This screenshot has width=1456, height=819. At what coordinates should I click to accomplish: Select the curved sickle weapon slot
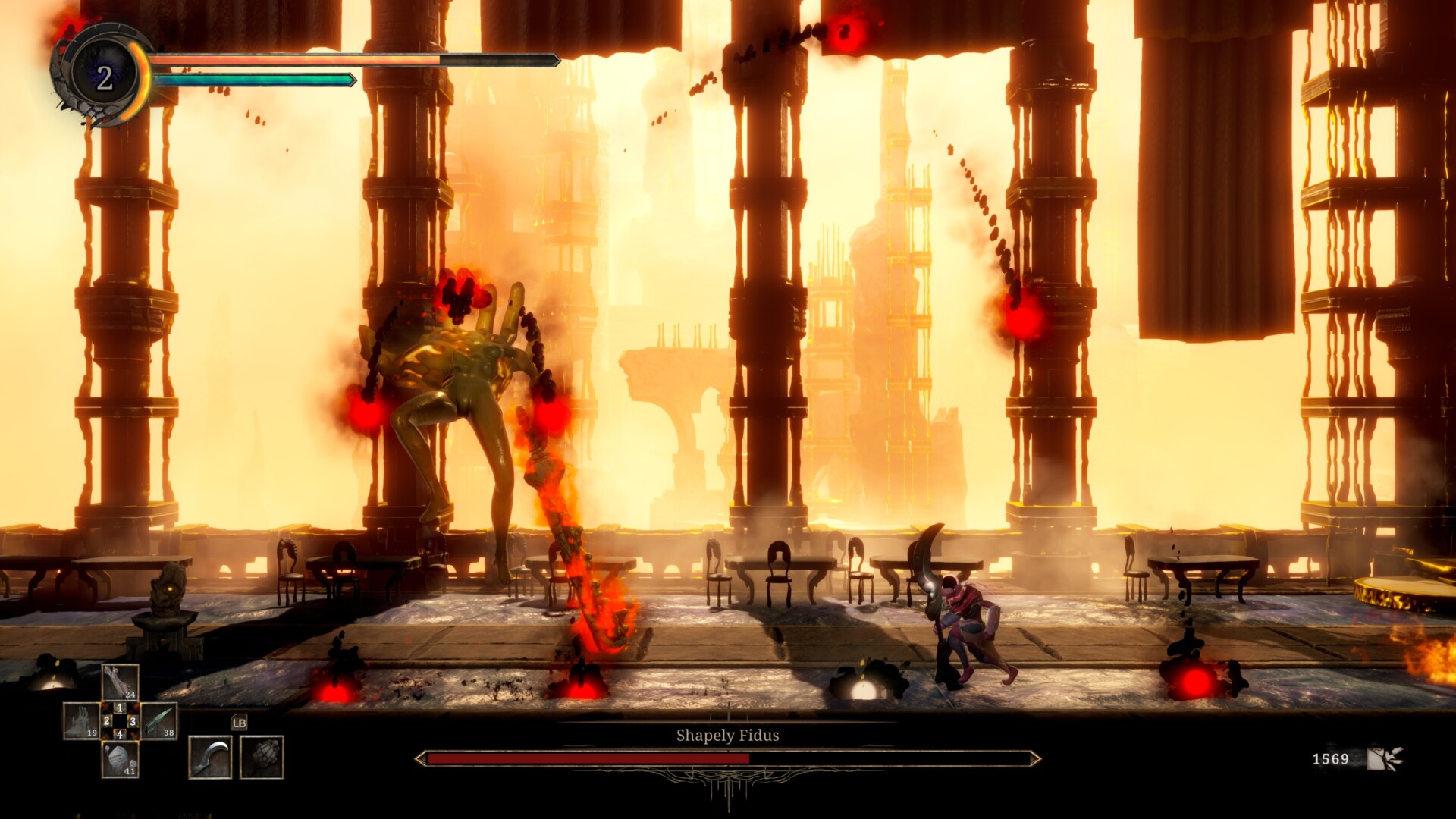pos(209,757)
